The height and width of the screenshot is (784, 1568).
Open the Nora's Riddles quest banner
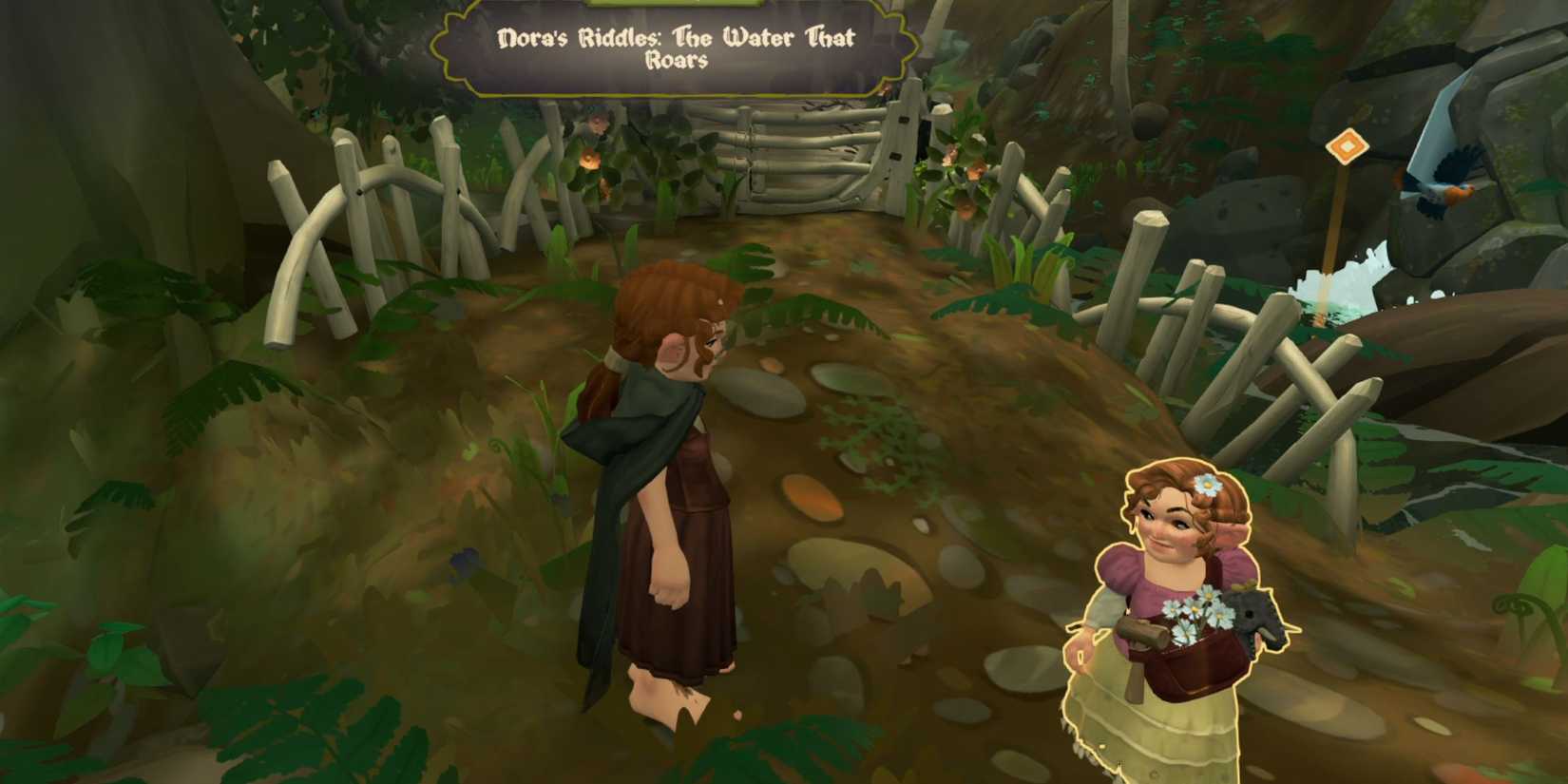(x=675, y=48)
